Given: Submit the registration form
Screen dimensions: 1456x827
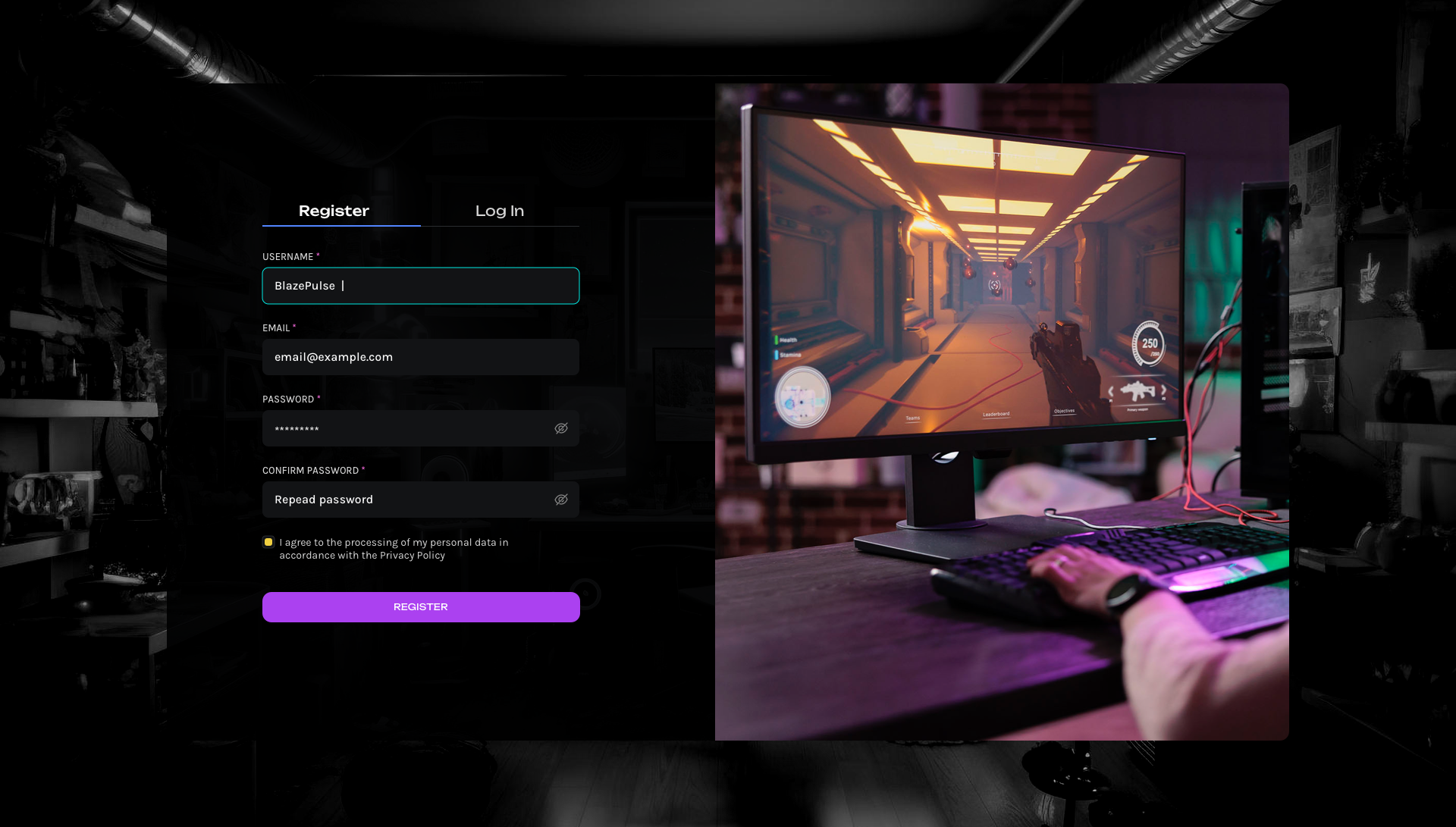Looking at the screenshot, I should click(420, 606).
